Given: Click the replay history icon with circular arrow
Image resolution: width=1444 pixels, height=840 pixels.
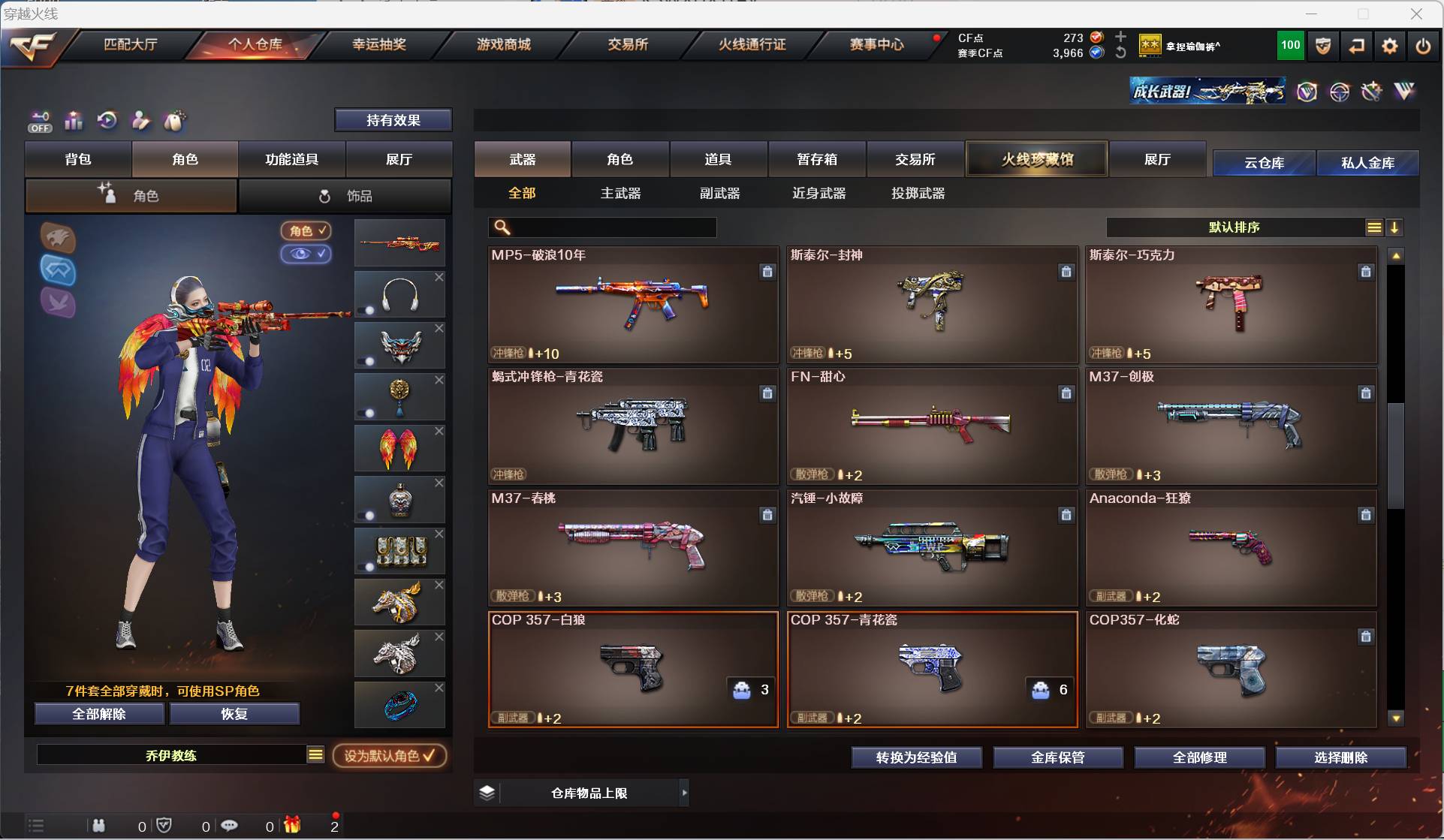Looking at the screenshot, I should [107, 121].
